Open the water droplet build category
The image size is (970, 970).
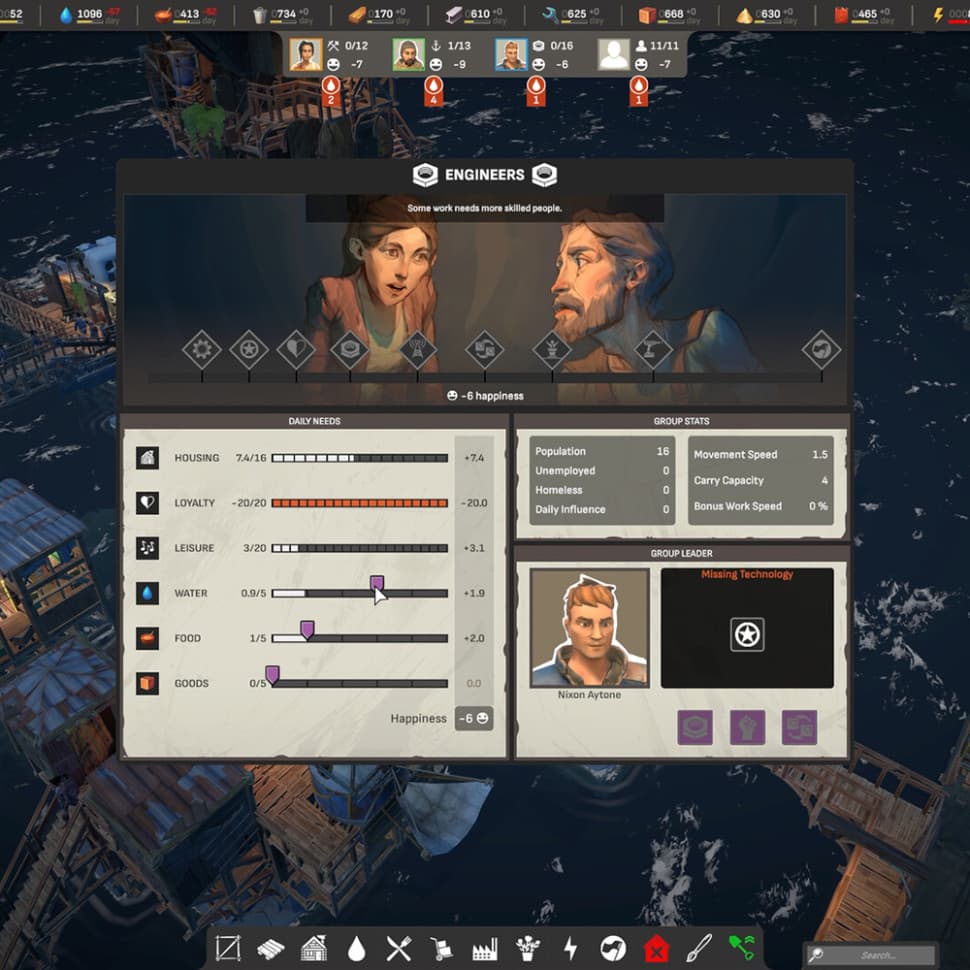pos(357,947)
